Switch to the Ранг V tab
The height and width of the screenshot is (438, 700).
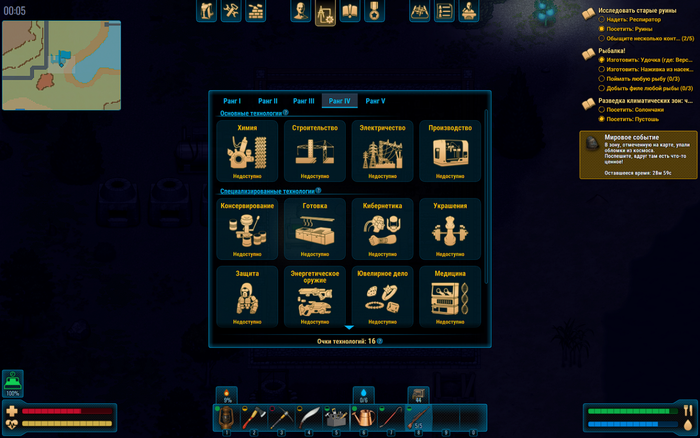point(375,101)
